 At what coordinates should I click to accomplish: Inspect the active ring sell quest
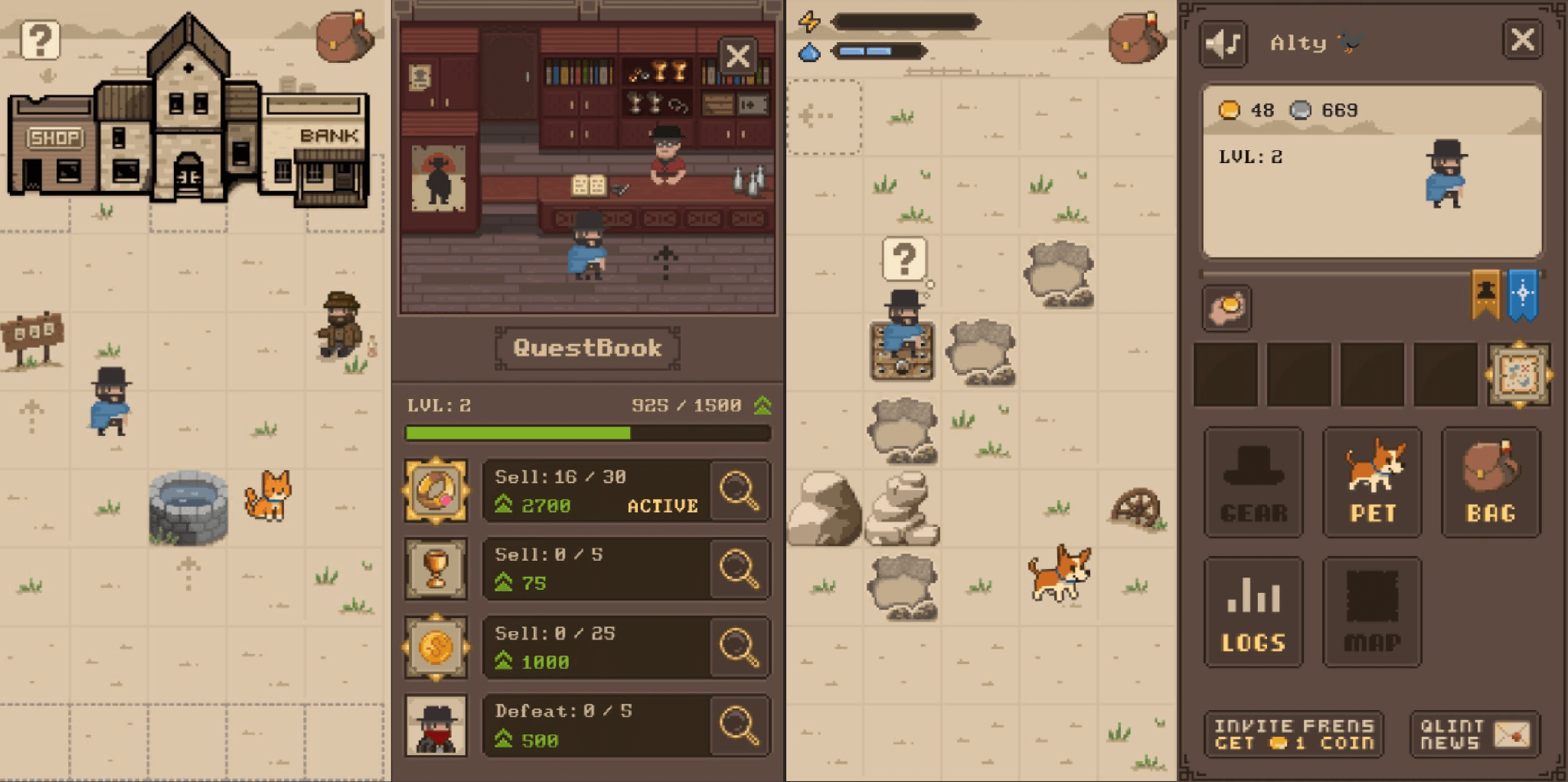pyautogui.click(x=739, y=491)
